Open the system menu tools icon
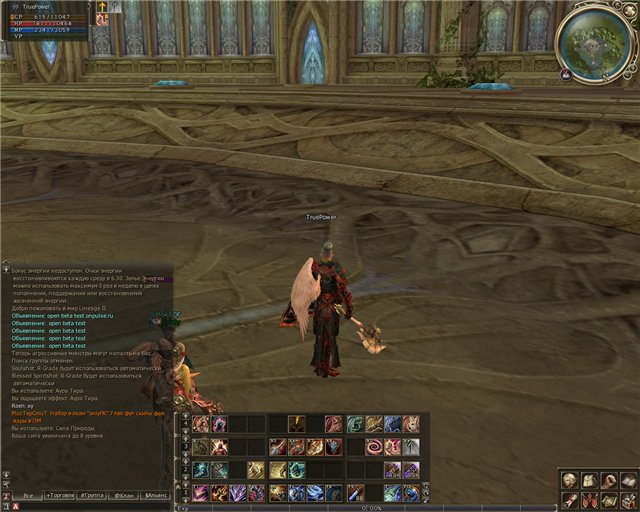The image size is (640, 512). click(628, 499)
